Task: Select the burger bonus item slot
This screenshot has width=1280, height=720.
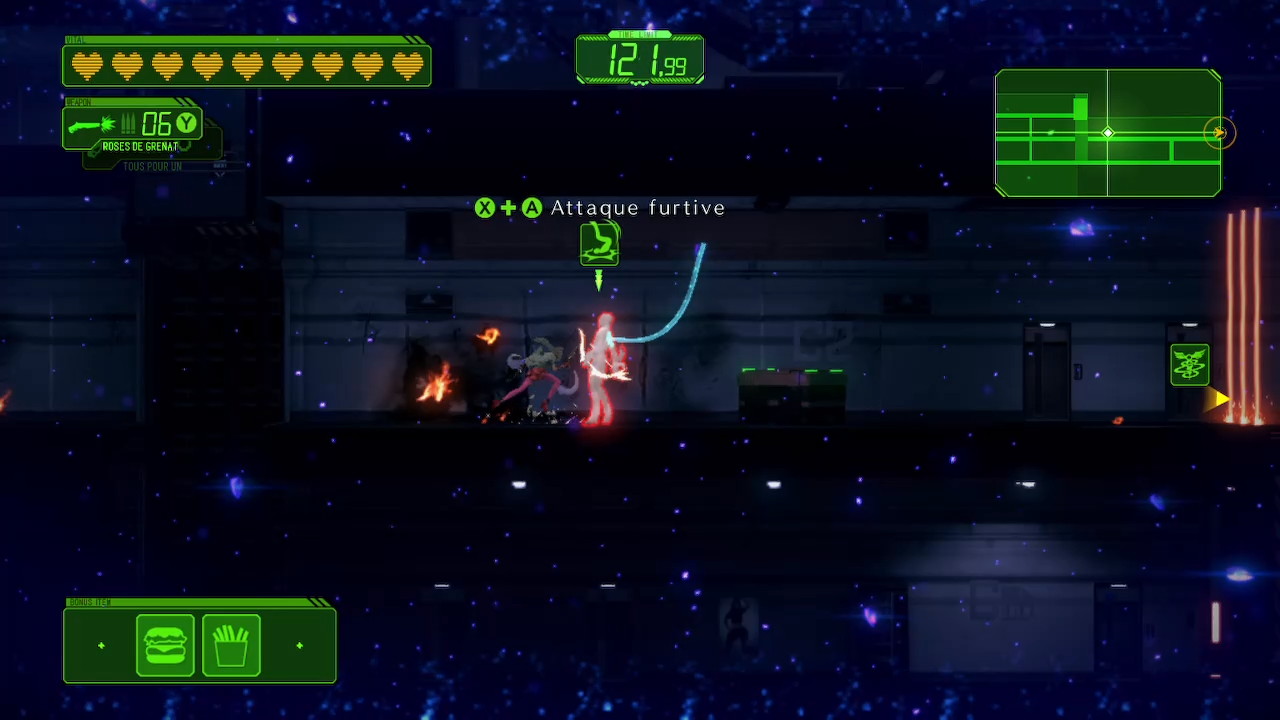Action: (x=165, y=646)
